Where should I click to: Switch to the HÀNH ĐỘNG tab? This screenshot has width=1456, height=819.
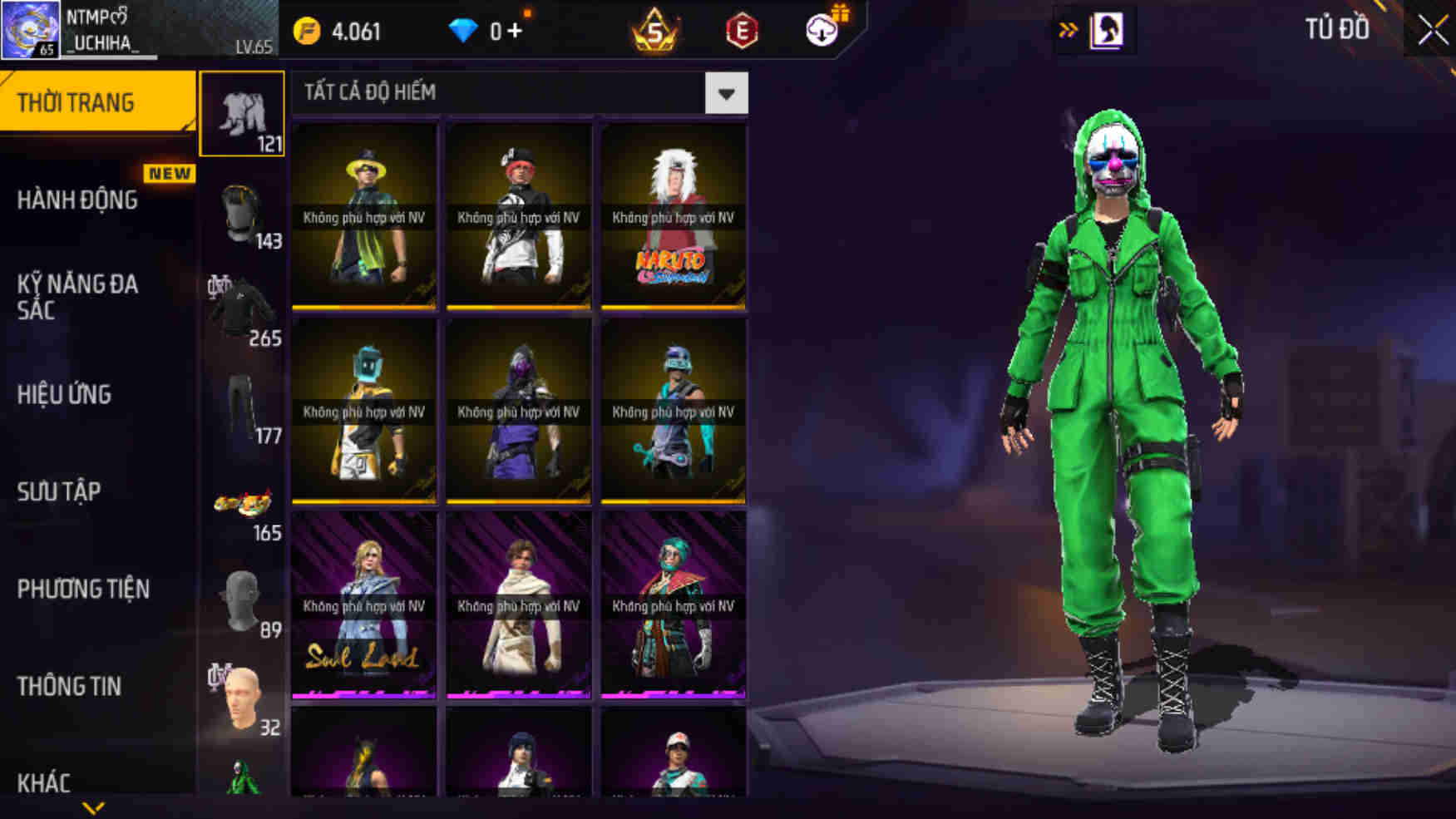pos(79,200)
